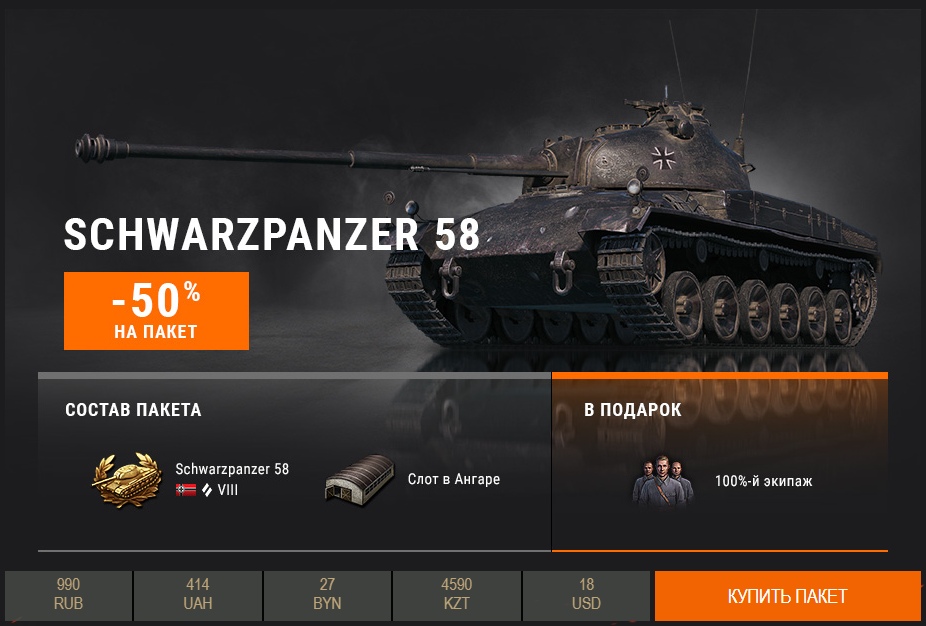This screenshot has height=626, width=926.
Task: Inspect the hangar slot icon
Action: (x=356, y=480)
